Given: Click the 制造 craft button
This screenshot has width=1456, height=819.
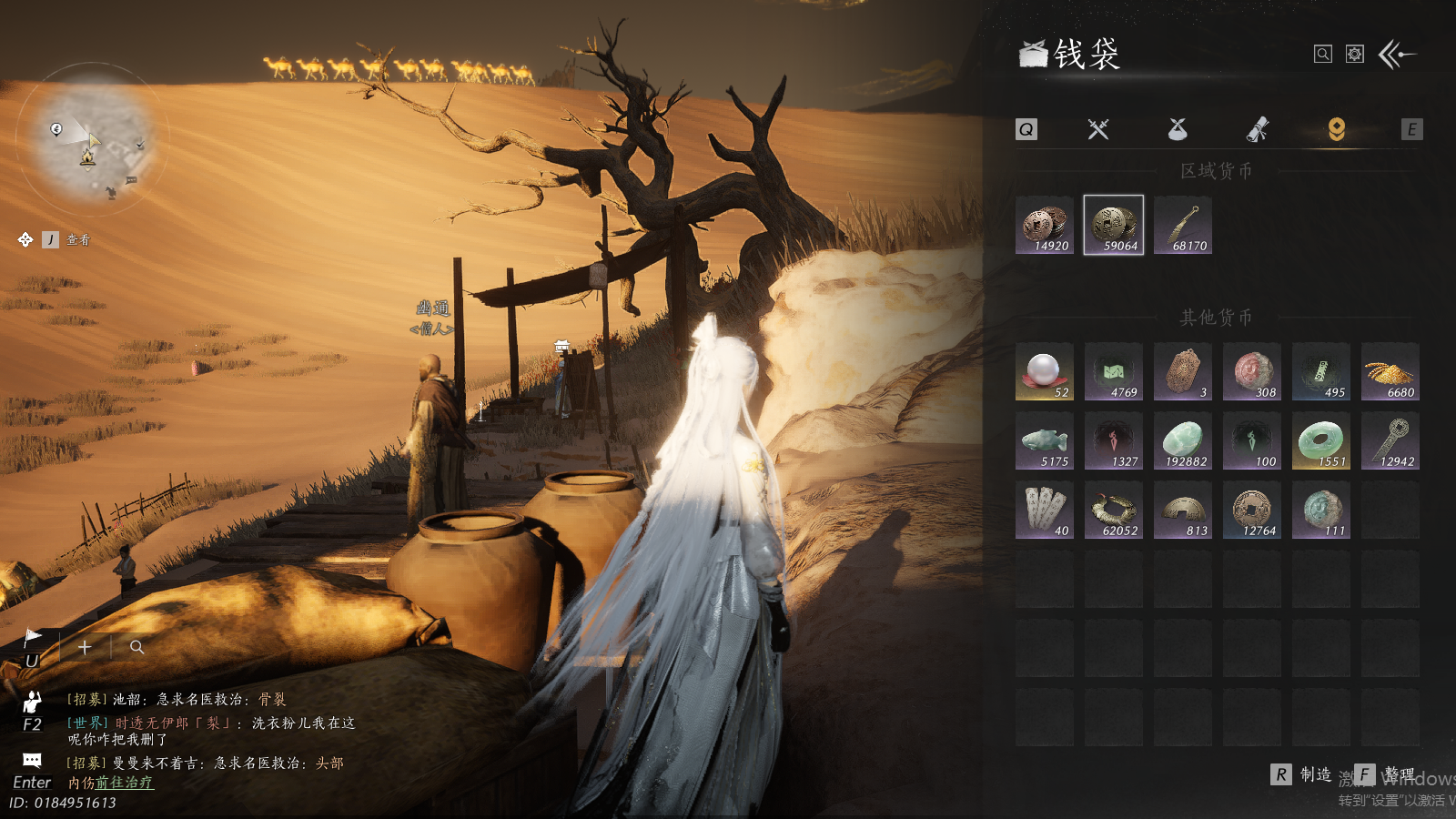Looking at the screenshot, I should (1303, 774).
